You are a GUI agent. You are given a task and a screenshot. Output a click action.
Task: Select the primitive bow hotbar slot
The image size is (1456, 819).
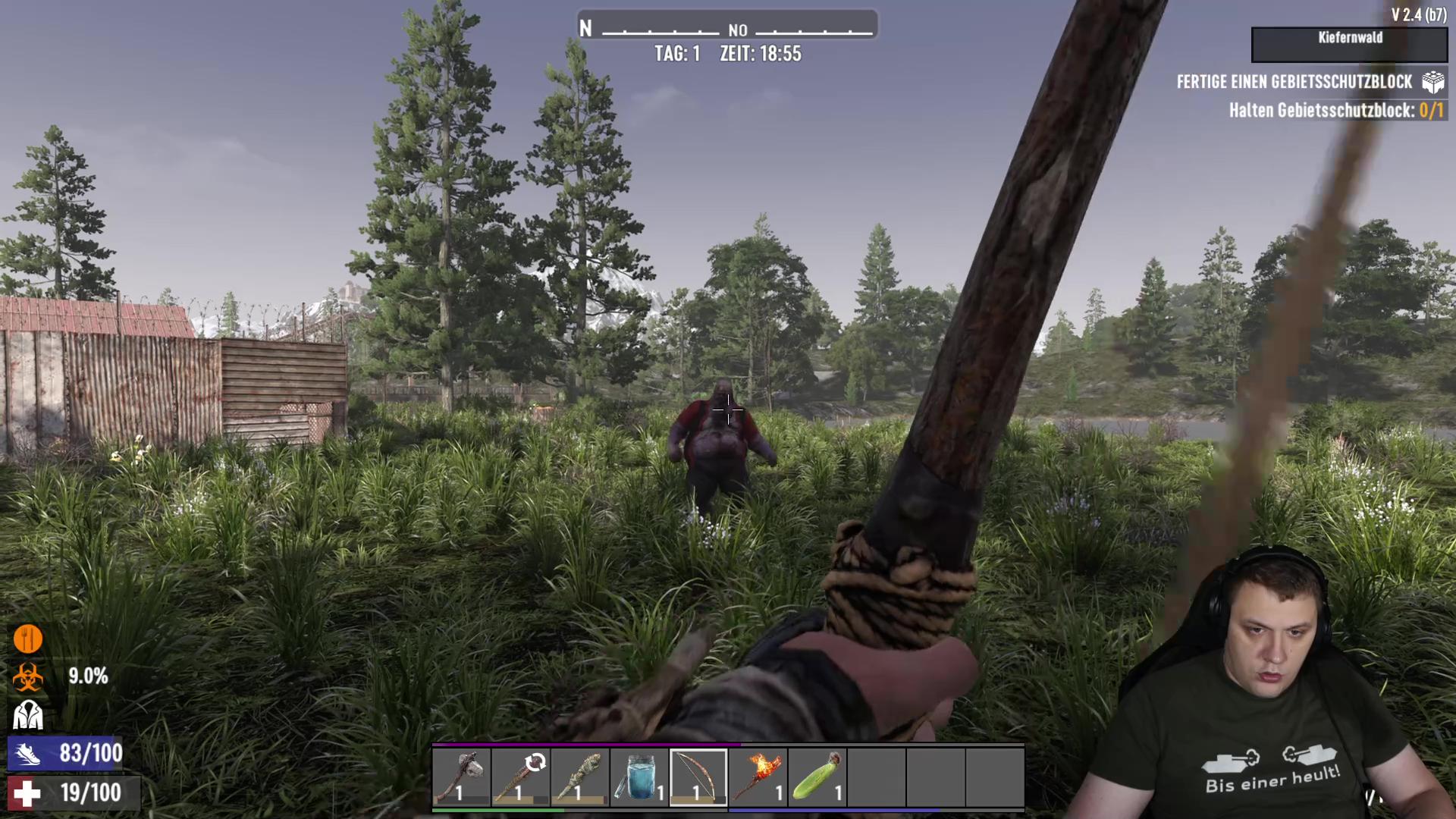698,777
